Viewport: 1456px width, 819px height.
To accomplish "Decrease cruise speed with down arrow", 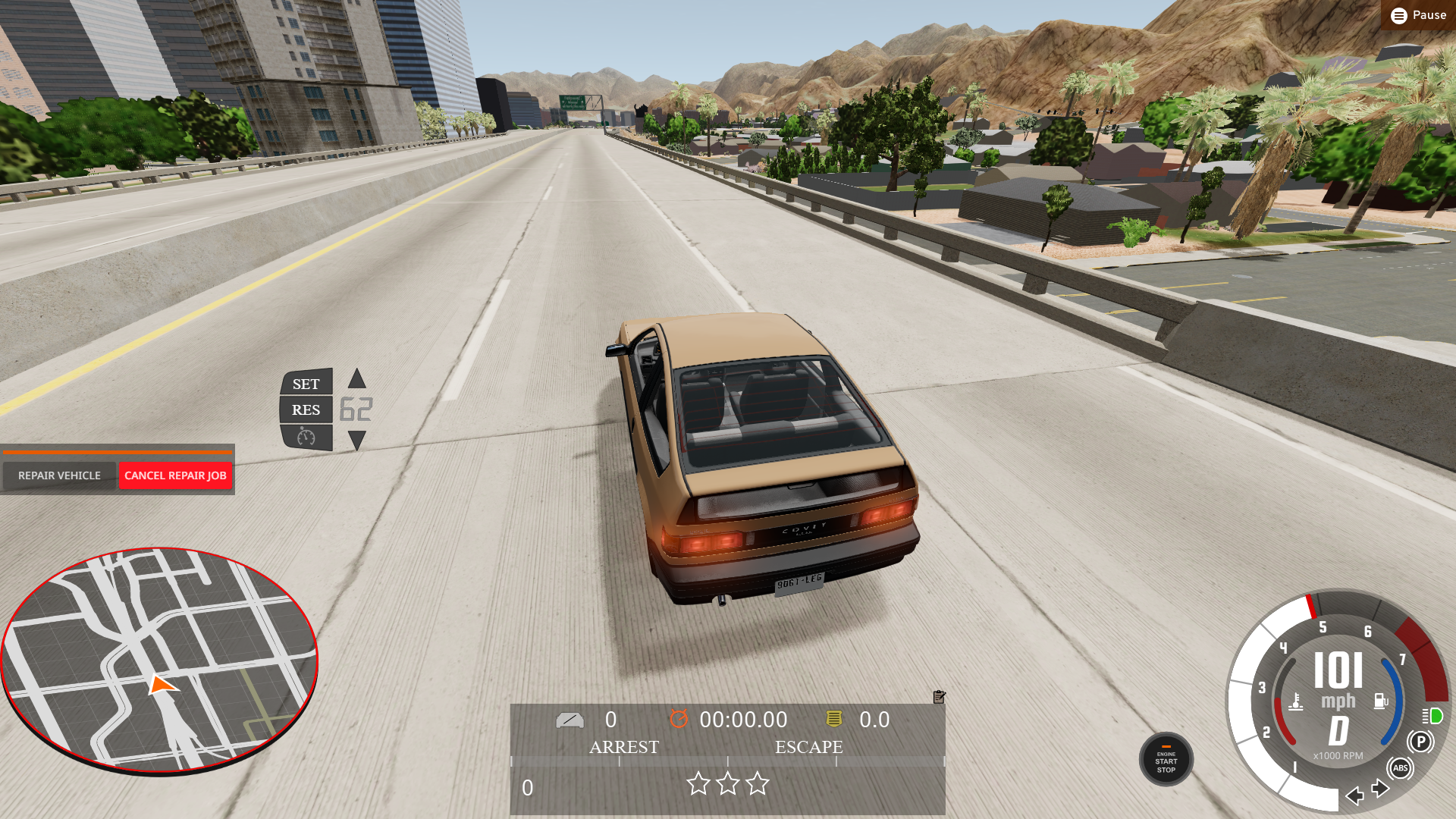I will tap(356, 440).
